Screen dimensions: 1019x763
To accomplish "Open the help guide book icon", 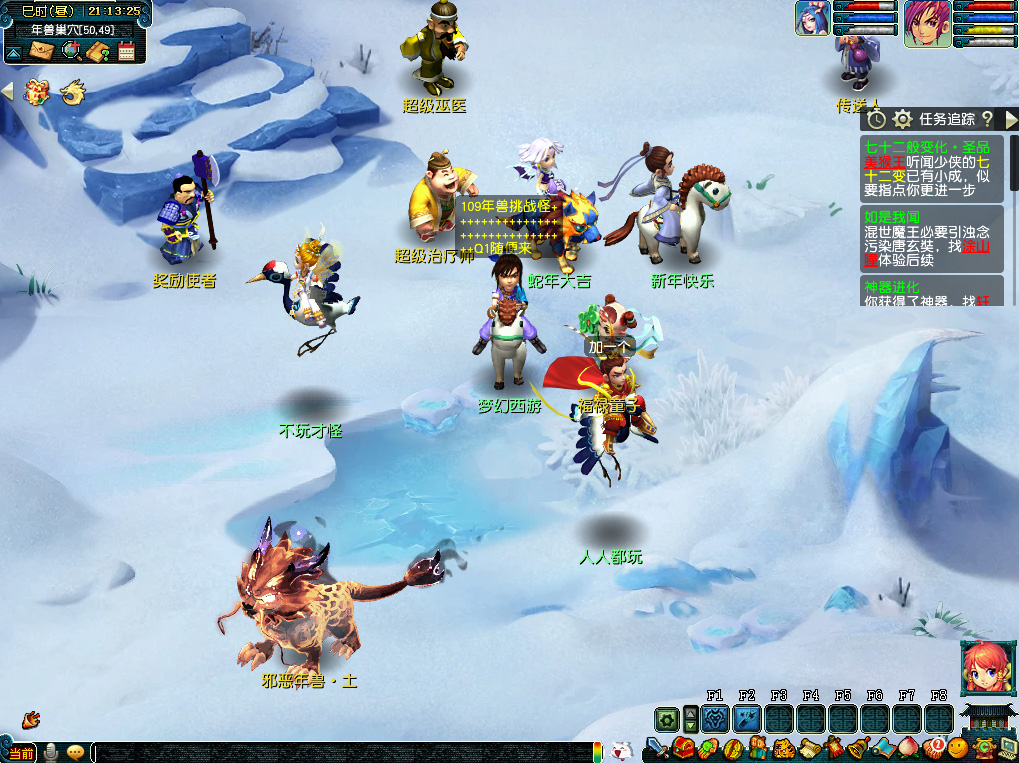I will (98, 51).
